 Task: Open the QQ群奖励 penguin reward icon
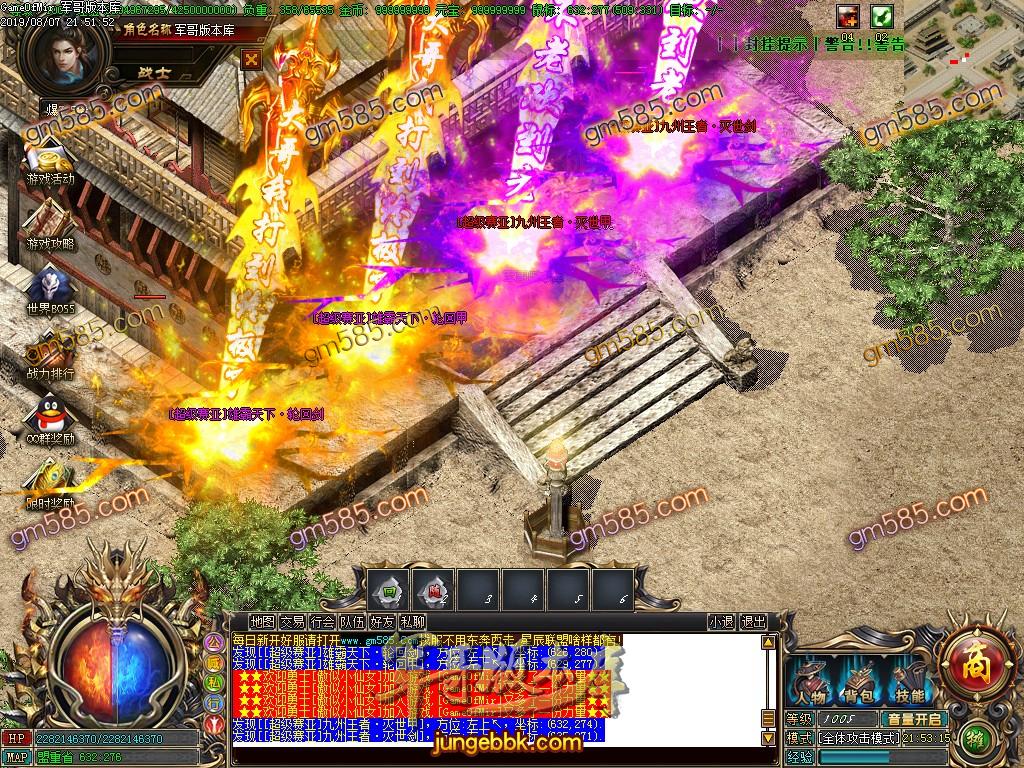[50, 419]
